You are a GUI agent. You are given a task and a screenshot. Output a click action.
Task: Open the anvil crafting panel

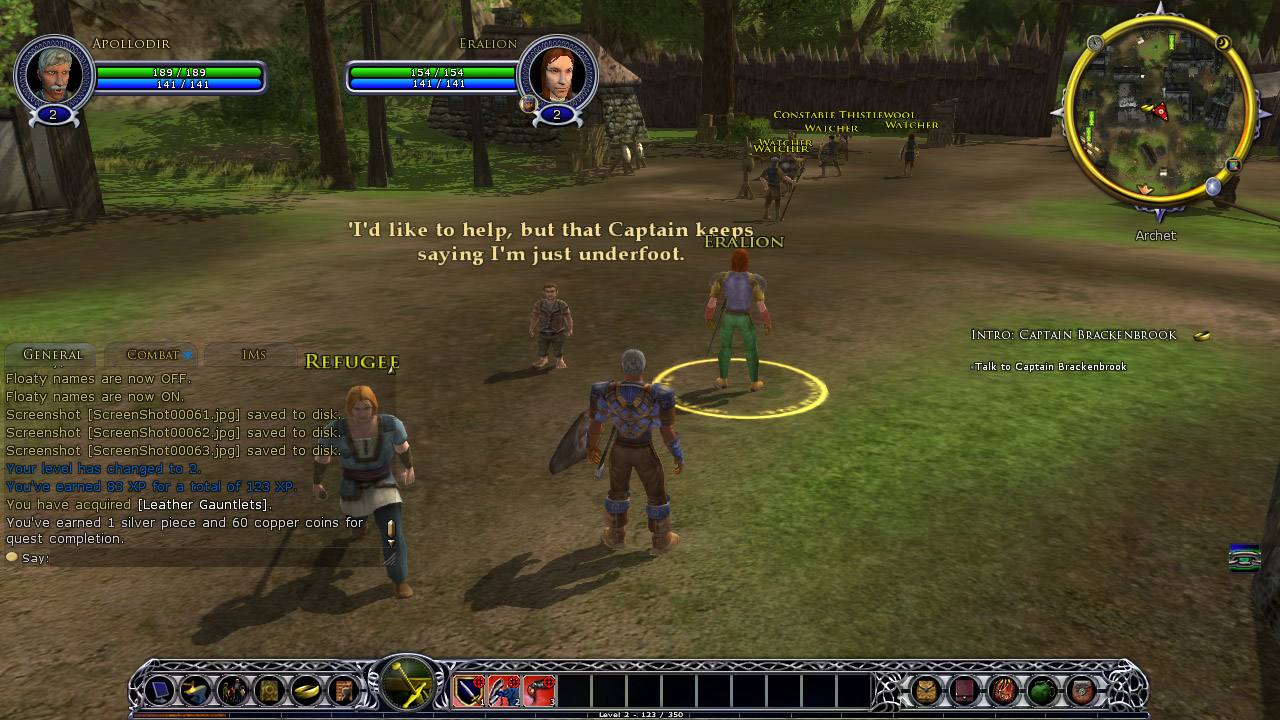(x=196, y=691)
